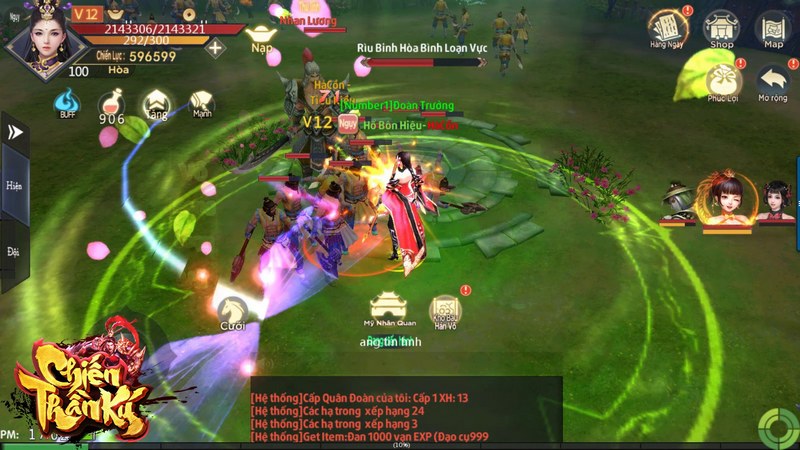The image size is (800, 450).
Task: Click the plus button beside stamina bar
Action: point(215,48)
